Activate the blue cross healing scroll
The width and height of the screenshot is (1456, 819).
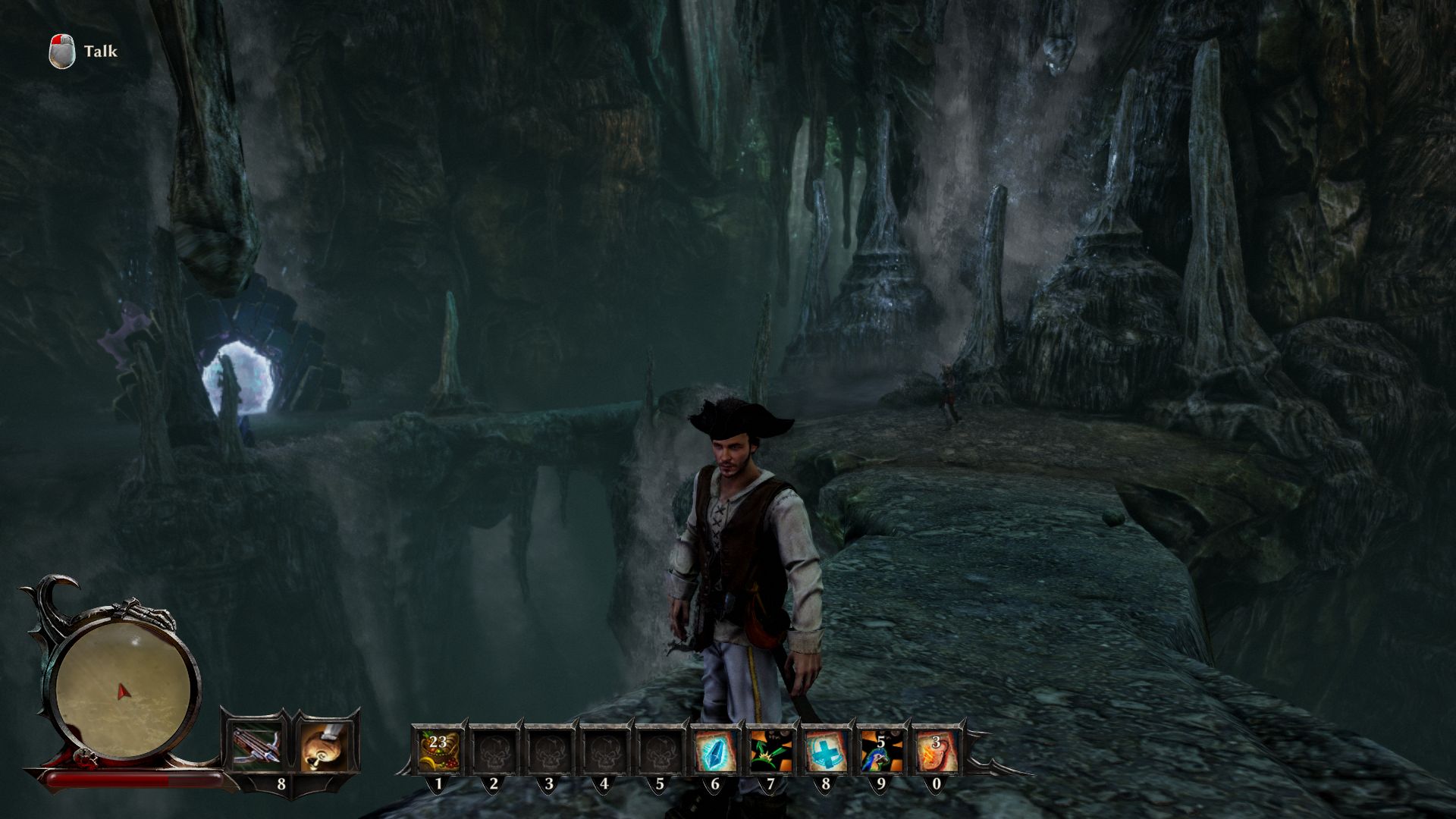825,750
